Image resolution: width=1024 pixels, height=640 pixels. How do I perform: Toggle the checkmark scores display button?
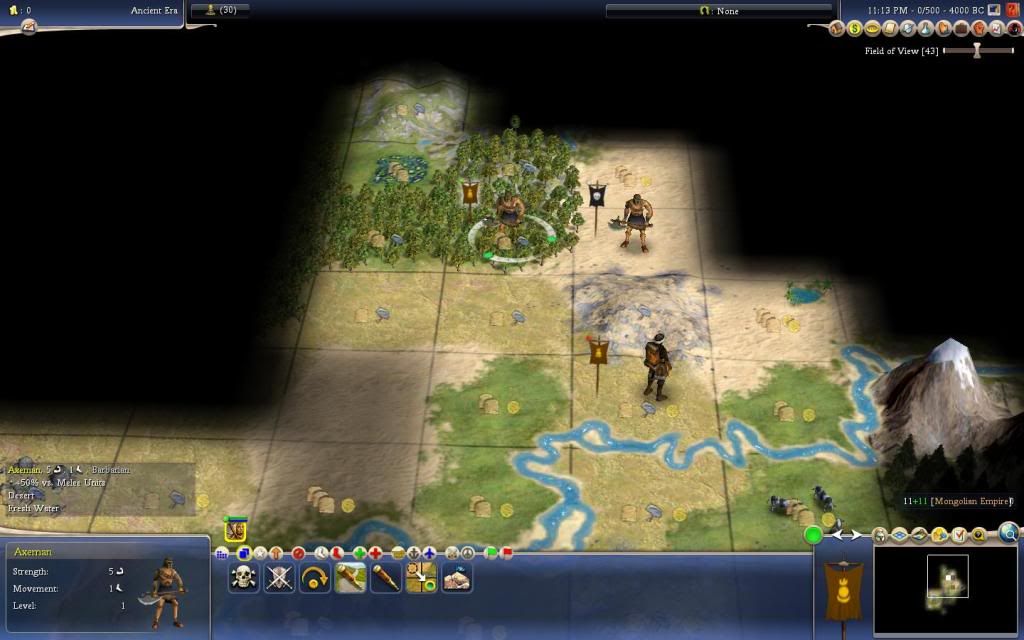958,535
